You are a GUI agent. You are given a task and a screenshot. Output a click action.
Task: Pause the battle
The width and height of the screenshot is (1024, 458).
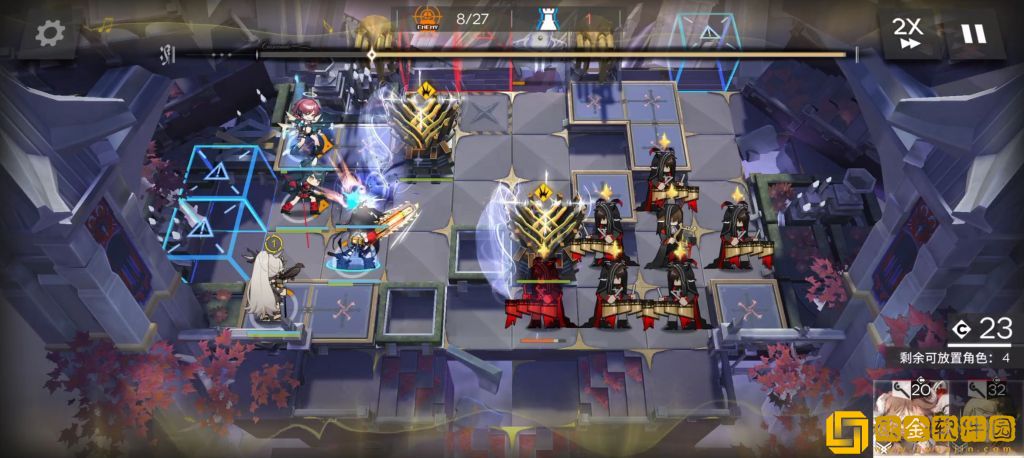pyautogui.click(x=972, y=33)
